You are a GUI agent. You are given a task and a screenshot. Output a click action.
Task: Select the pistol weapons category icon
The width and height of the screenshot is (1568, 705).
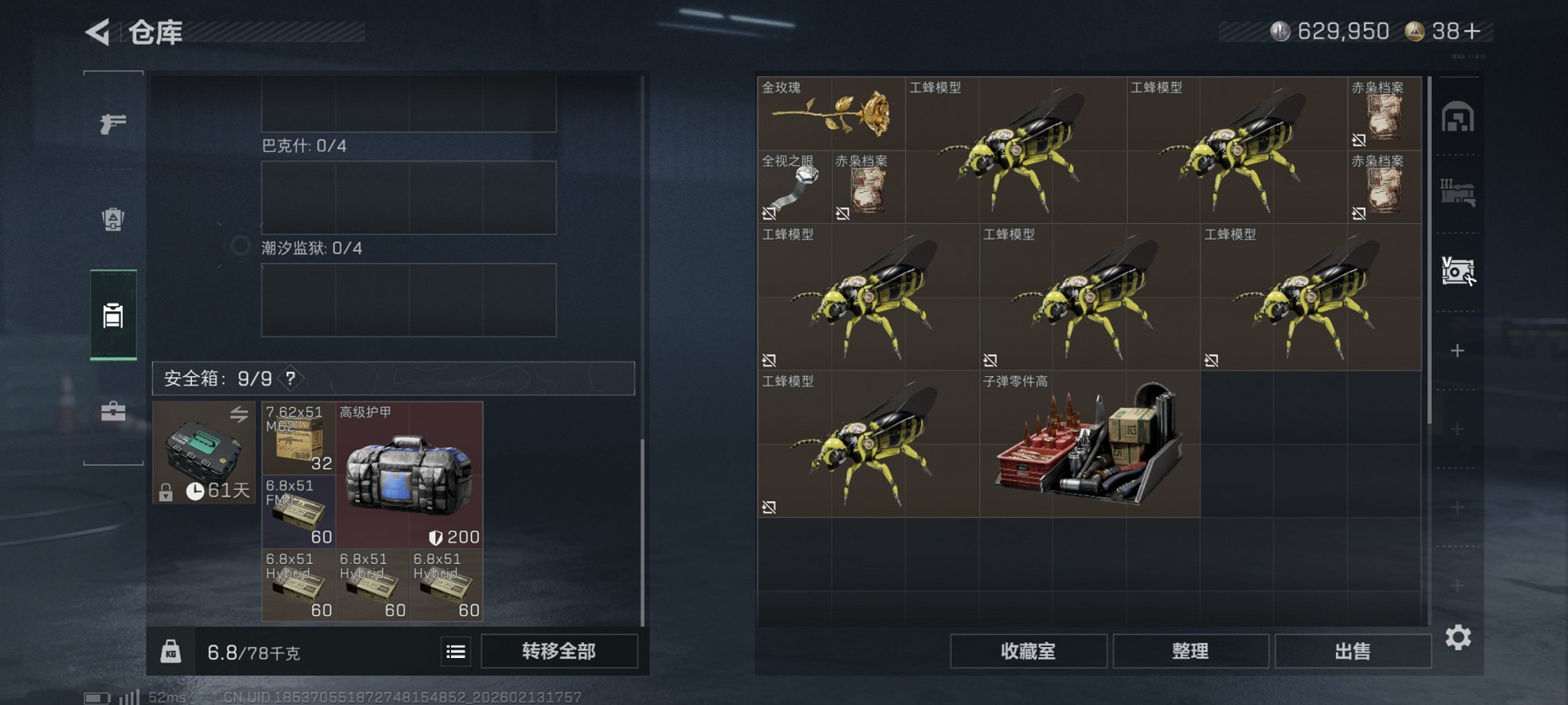point(114,124)
